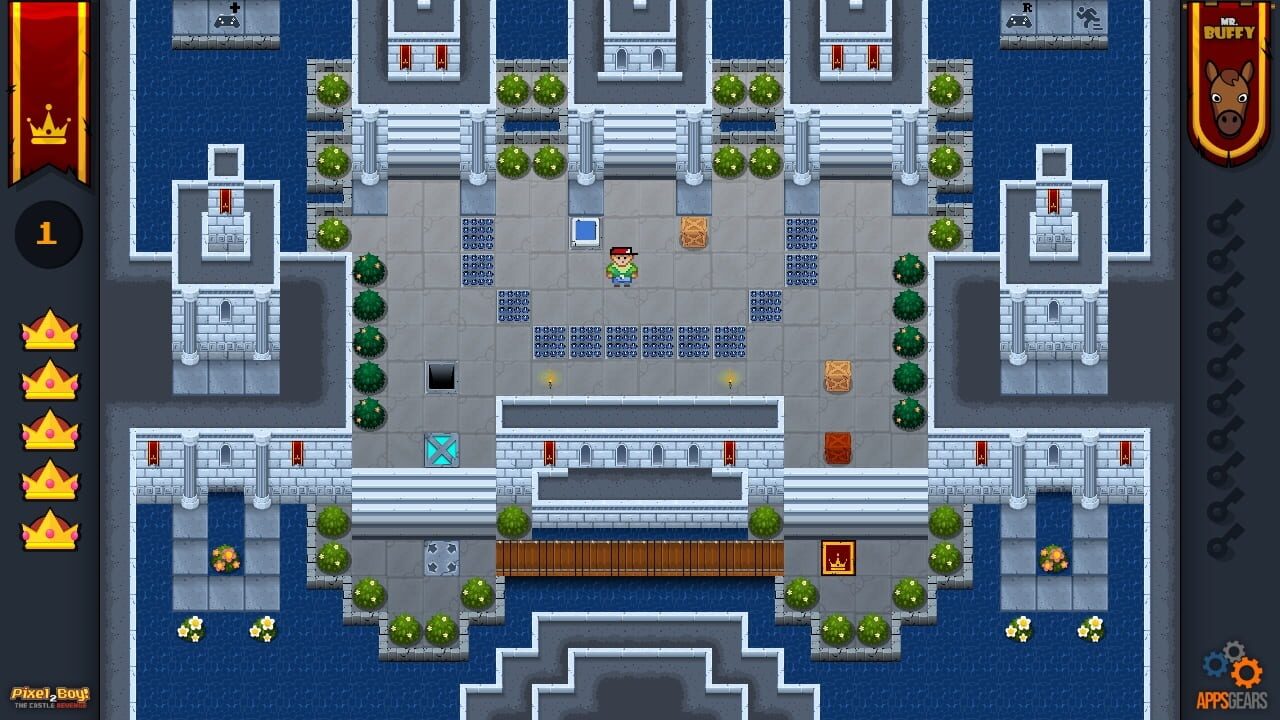Click the level 1 number badge

(47, 232)
